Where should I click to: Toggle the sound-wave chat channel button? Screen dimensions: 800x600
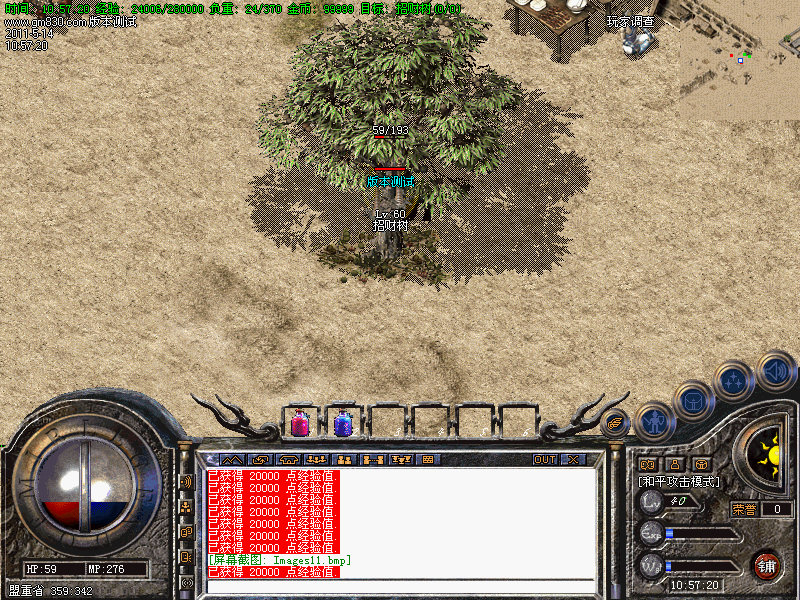tap(186, 481)
